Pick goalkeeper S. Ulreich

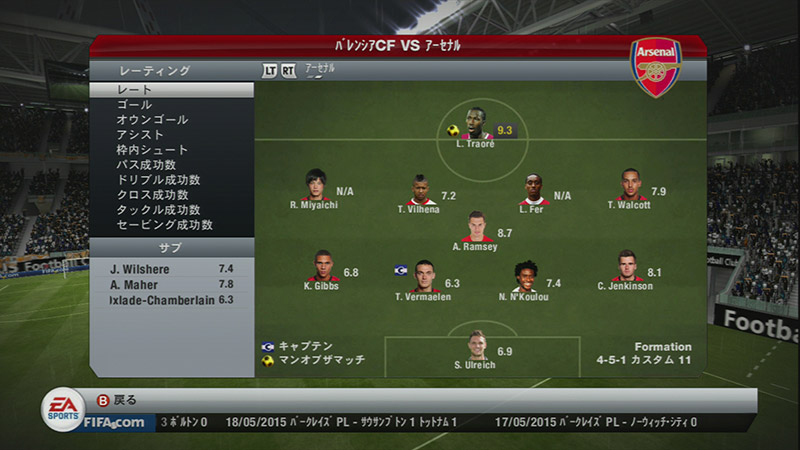click(477, 346)
